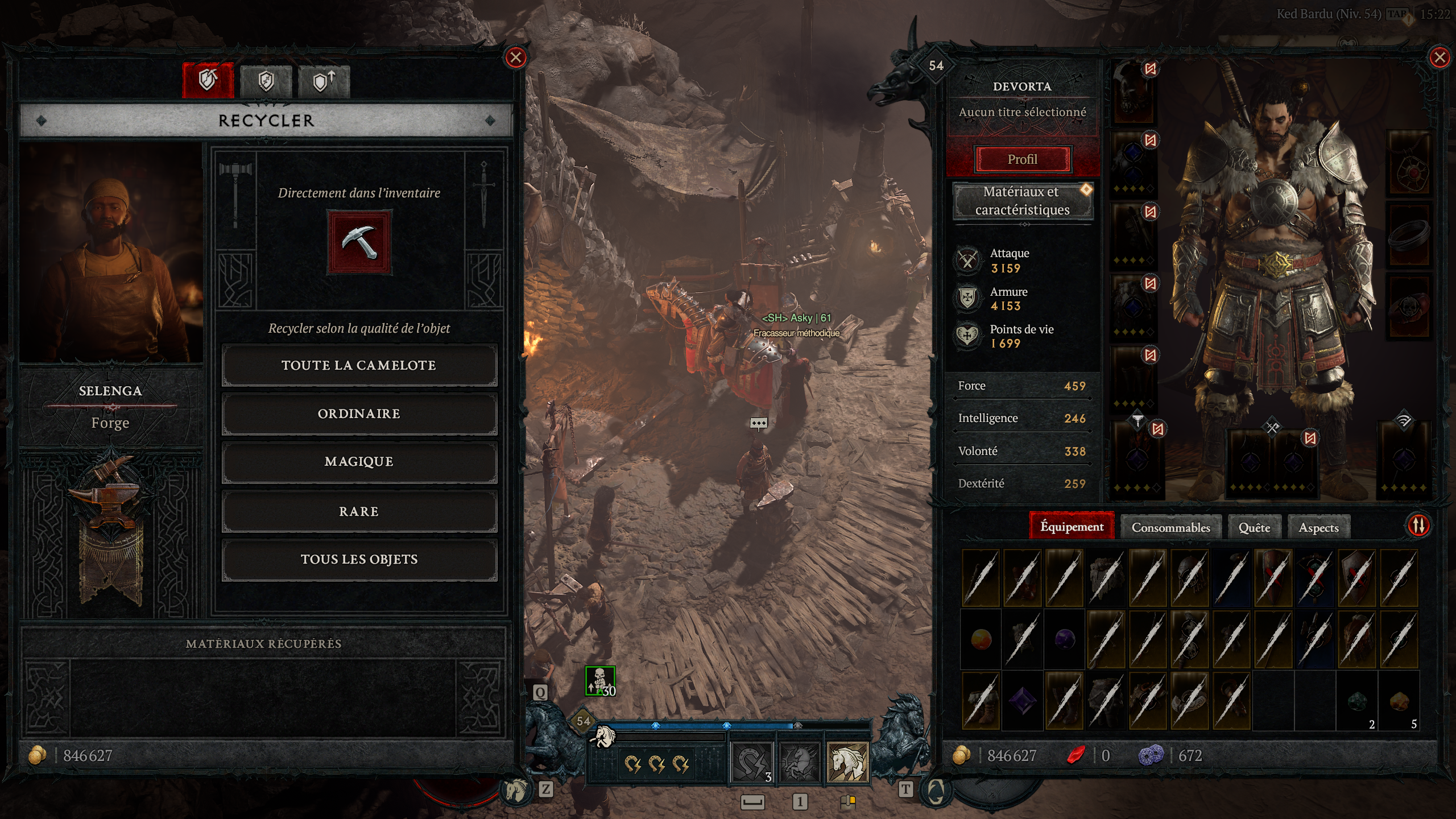Switch to the Équipement tab
Viewport: 1456px width, 819px height.
(x=1072, y=527)
